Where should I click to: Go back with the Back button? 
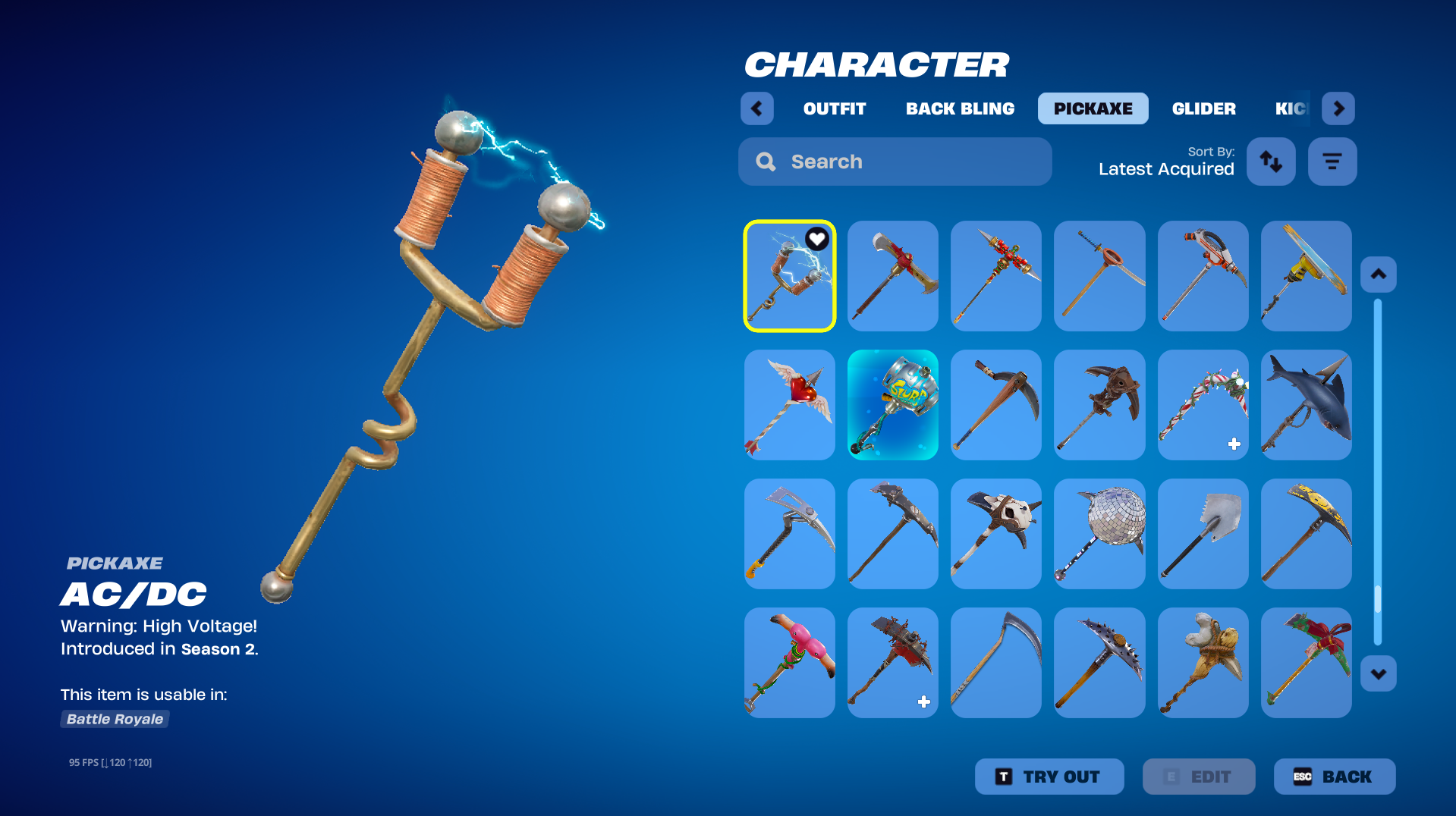point(1334,777)
